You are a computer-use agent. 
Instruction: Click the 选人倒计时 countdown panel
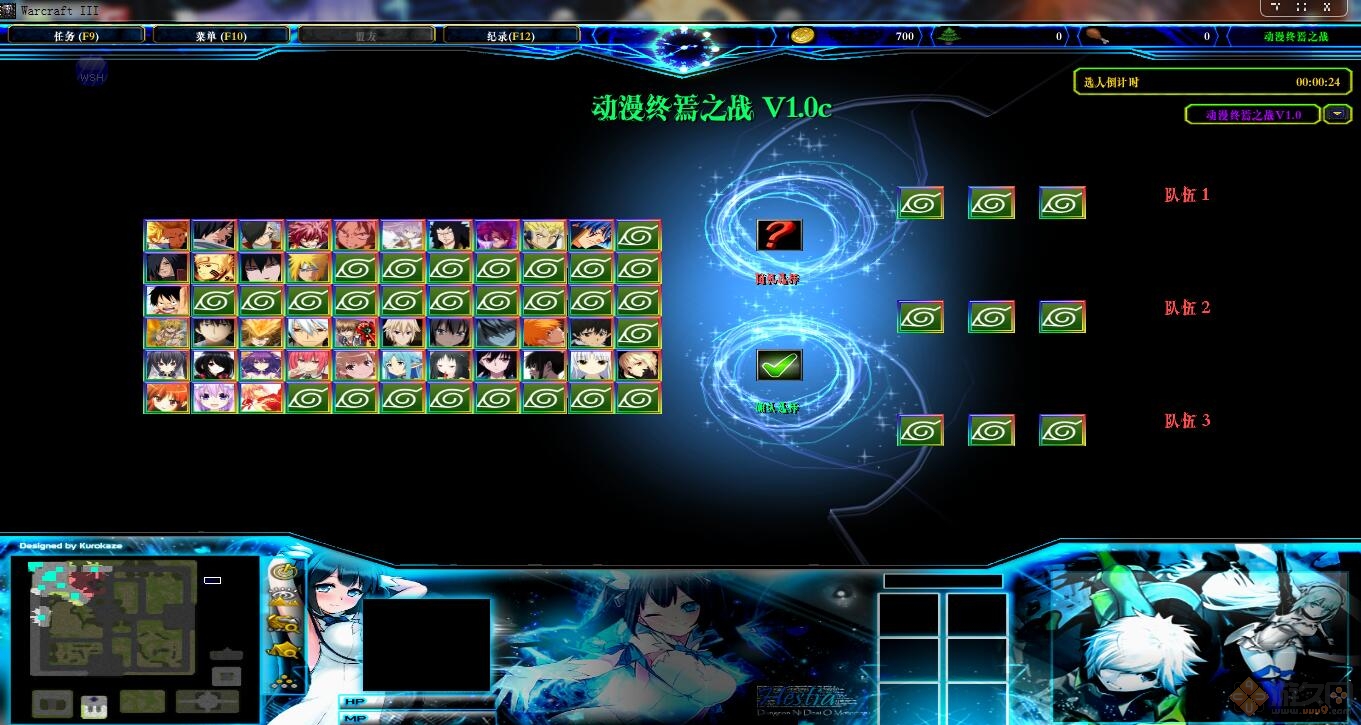(1212, 82)
